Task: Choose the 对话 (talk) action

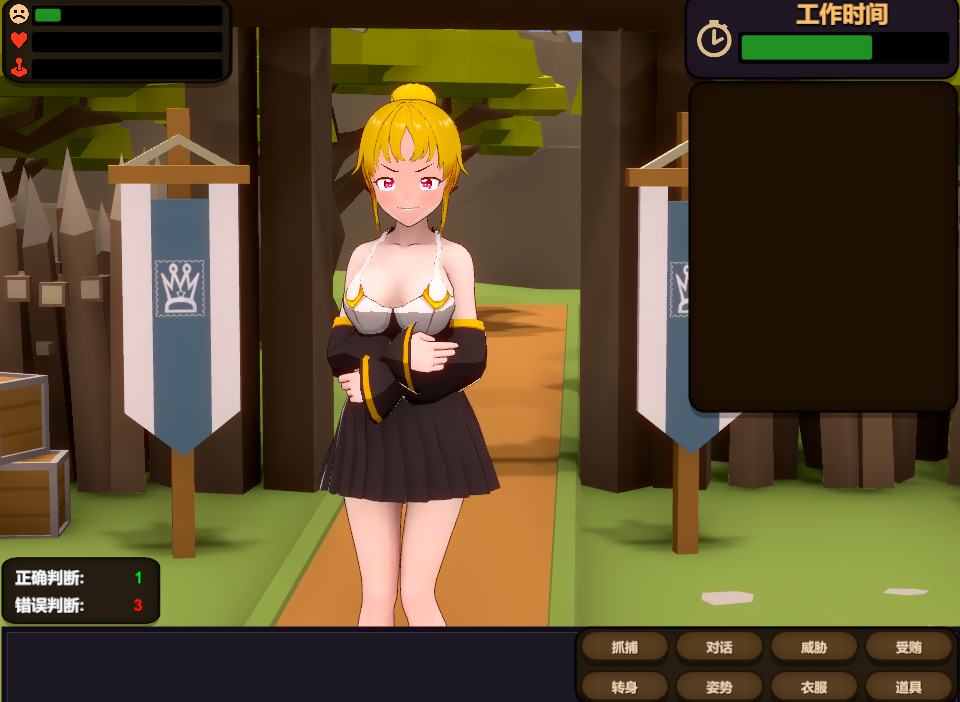Action: point(719,647)
